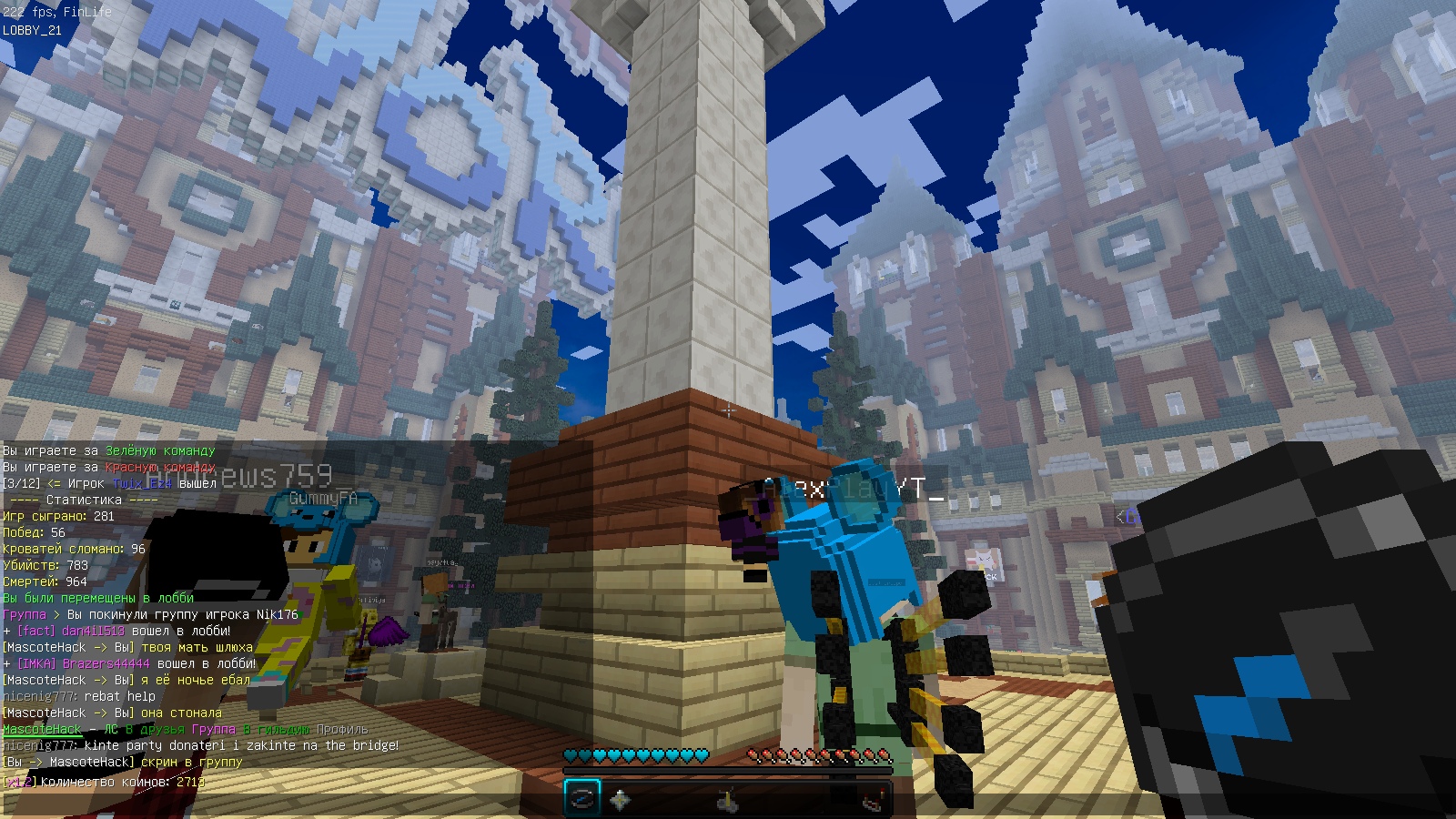
Task: Open ЛС to message MascoteHack
Action: click(111, 729)
